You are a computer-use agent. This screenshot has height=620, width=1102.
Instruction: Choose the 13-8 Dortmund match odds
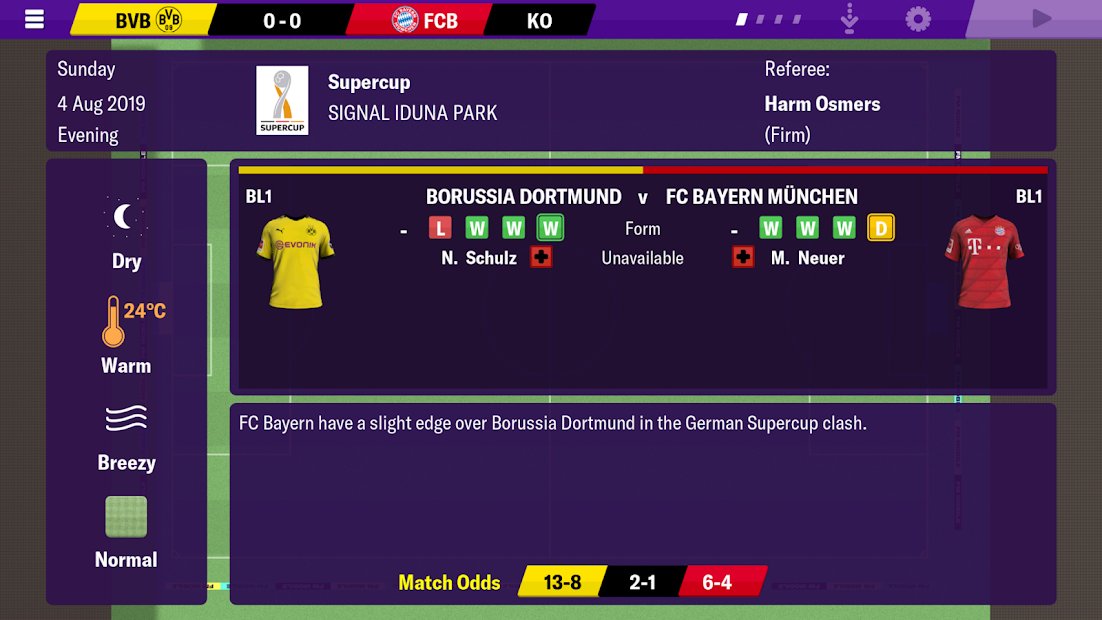562,582
